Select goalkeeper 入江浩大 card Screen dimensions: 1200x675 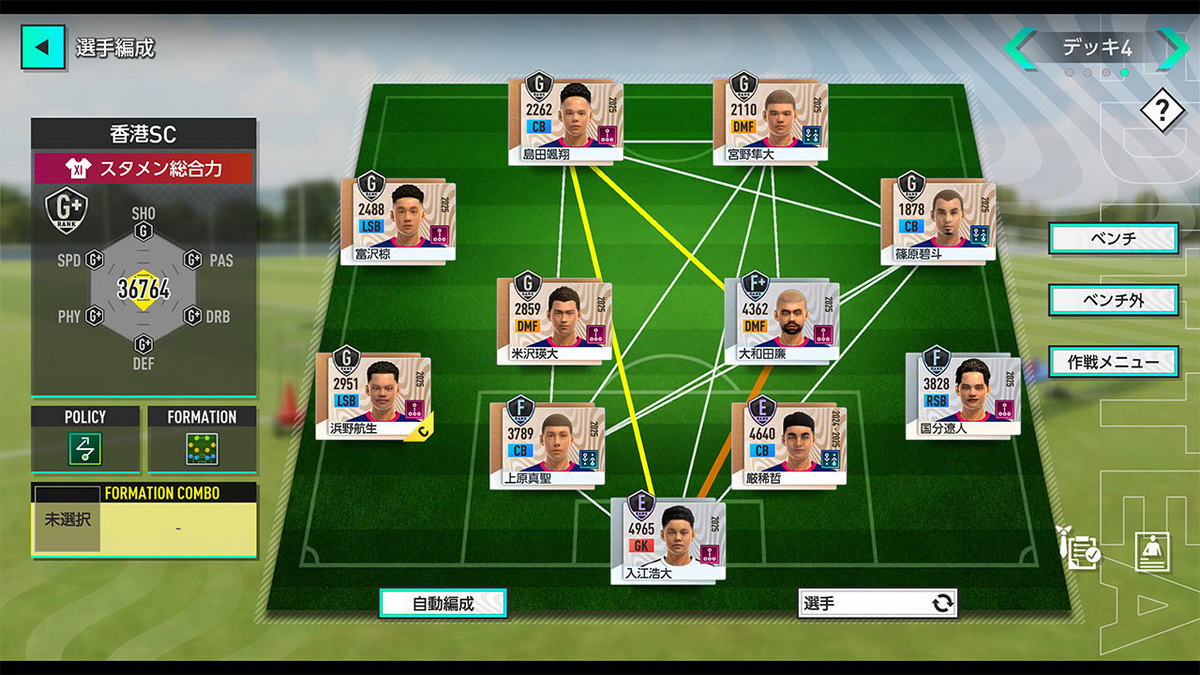pos(668,538)
